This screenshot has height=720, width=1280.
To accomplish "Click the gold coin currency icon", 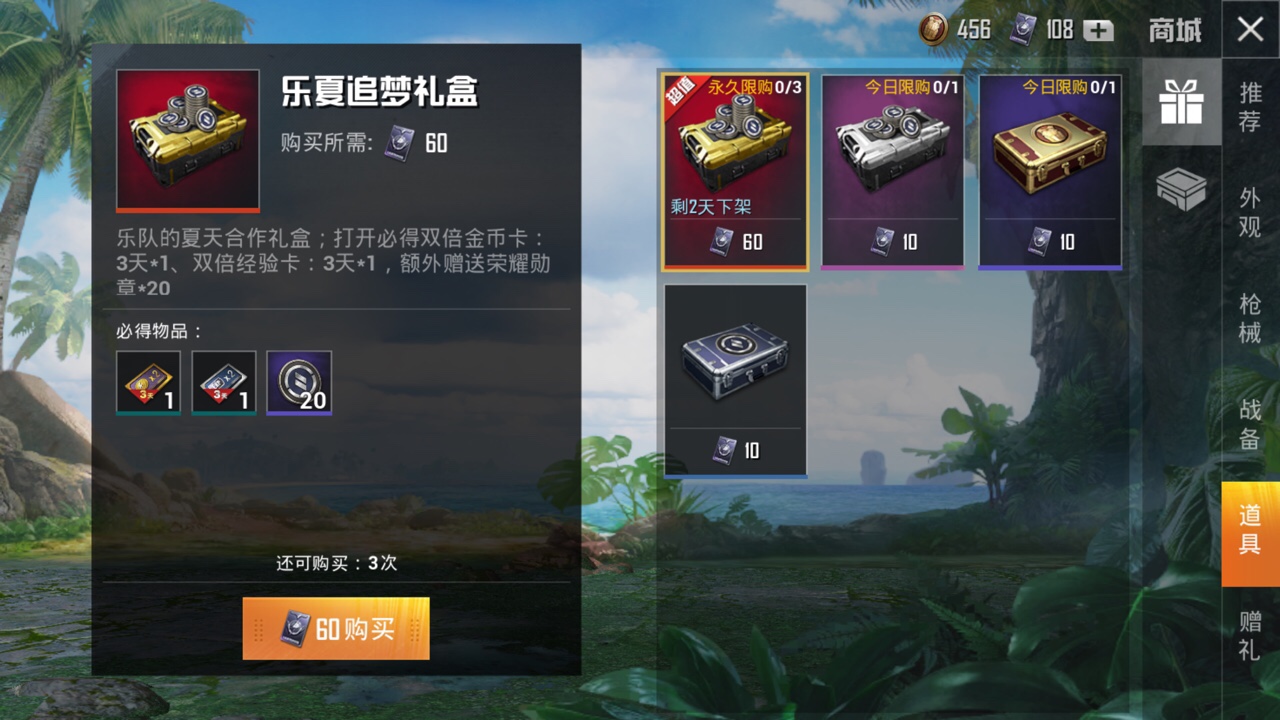I will 932,30.
